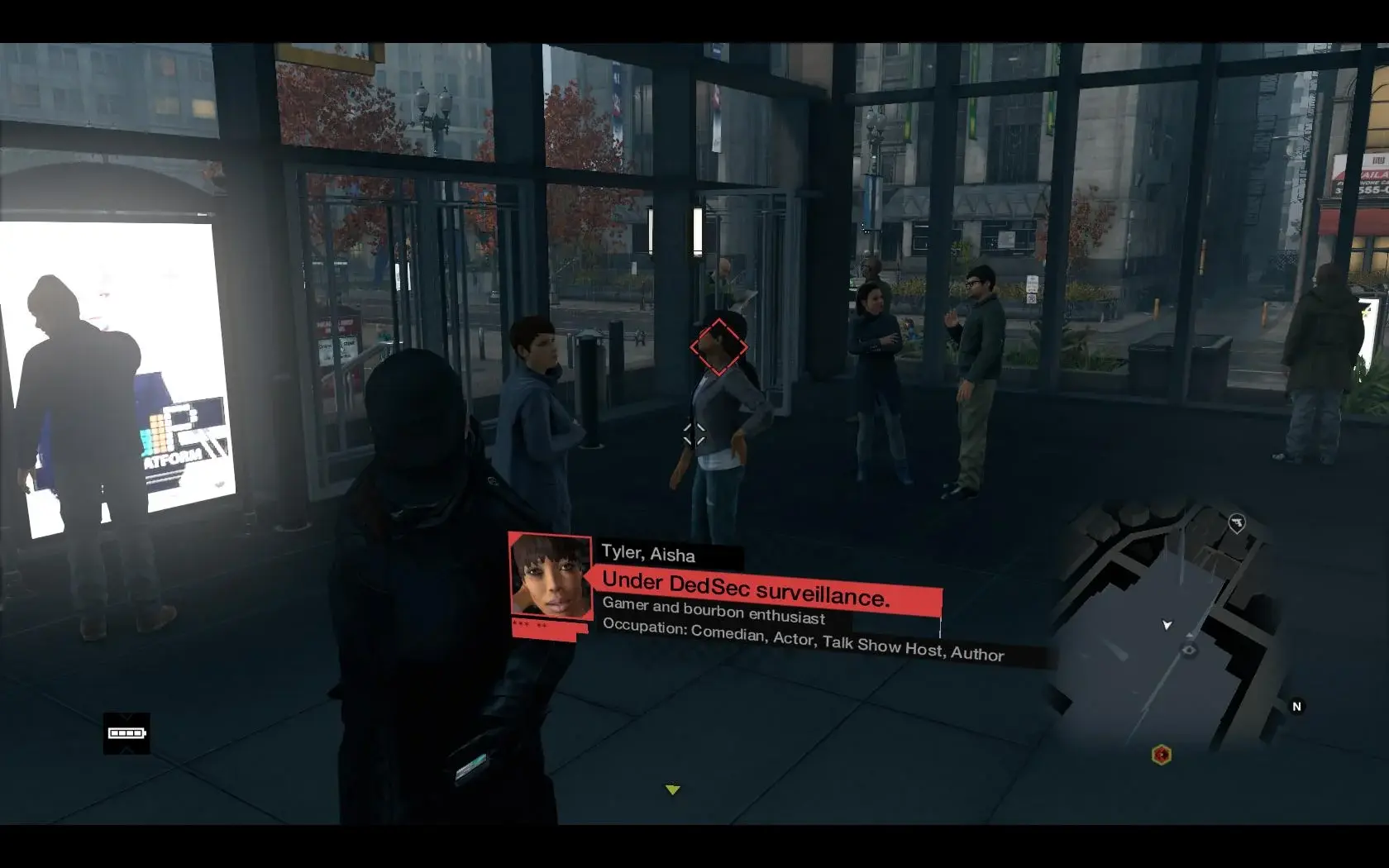Click the red hexagon marker on minimap

point(1161,755)
